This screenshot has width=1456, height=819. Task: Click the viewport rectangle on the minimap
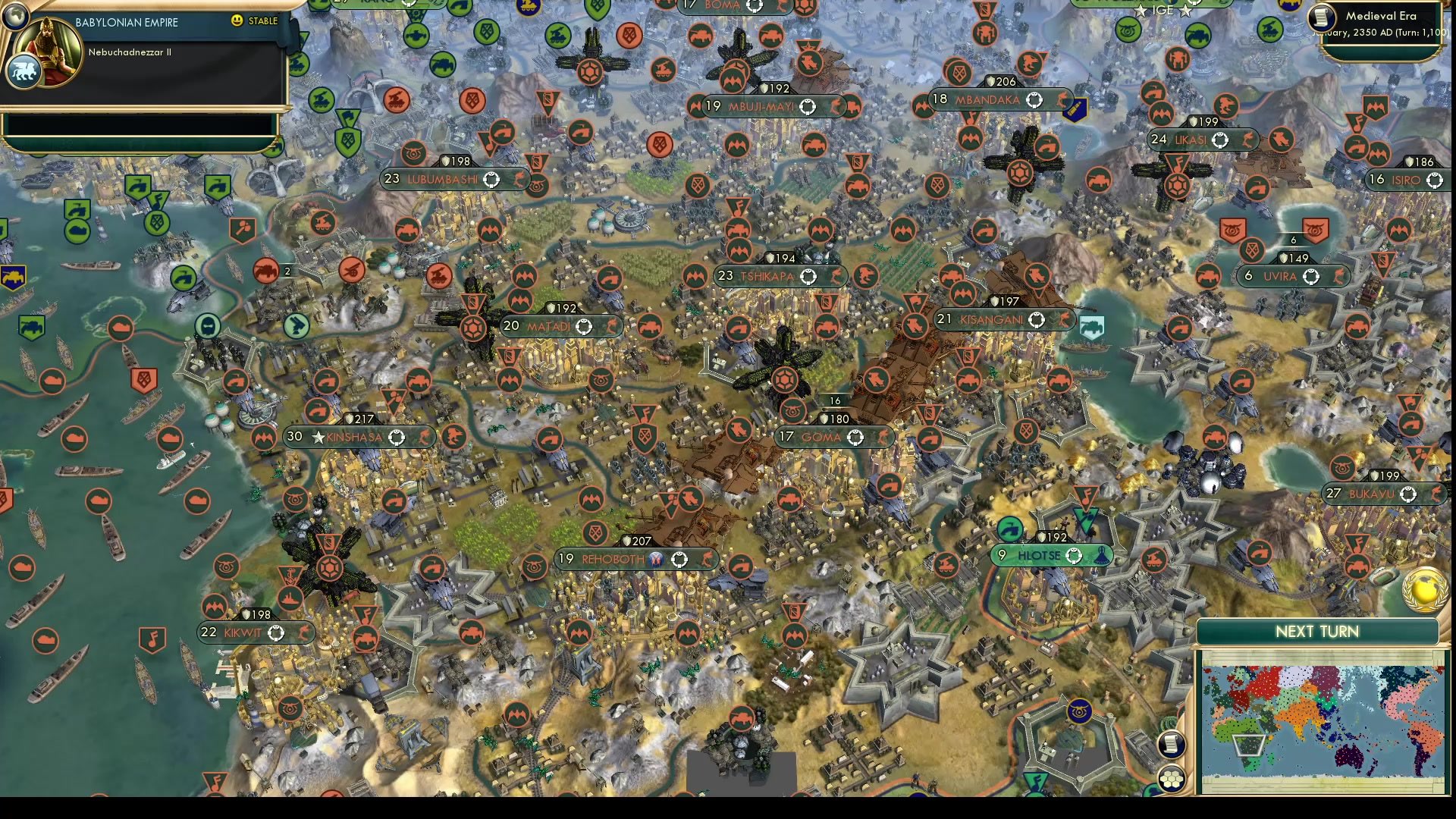[x=1248, y=745]
